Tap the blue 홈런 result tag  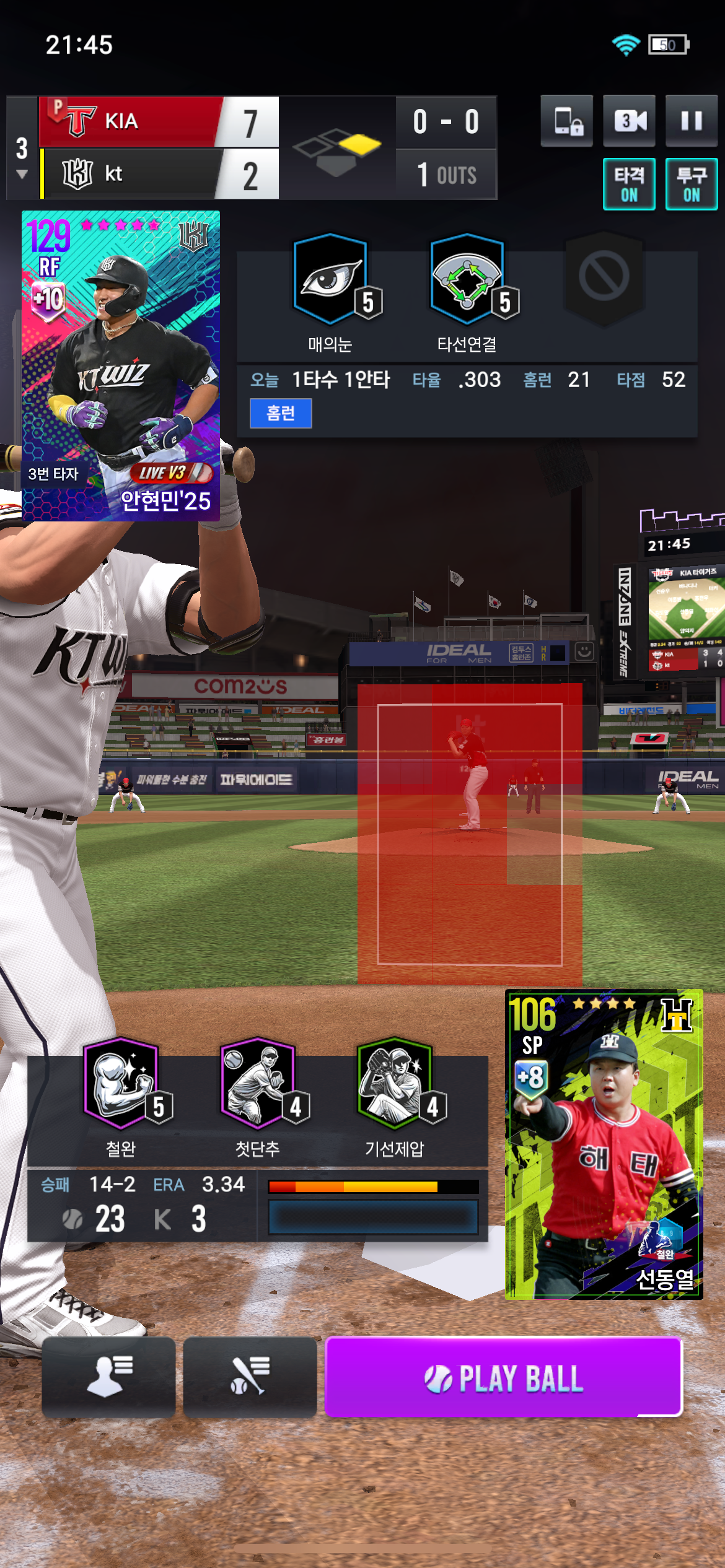pyautogui.click(x=281, y=413)
